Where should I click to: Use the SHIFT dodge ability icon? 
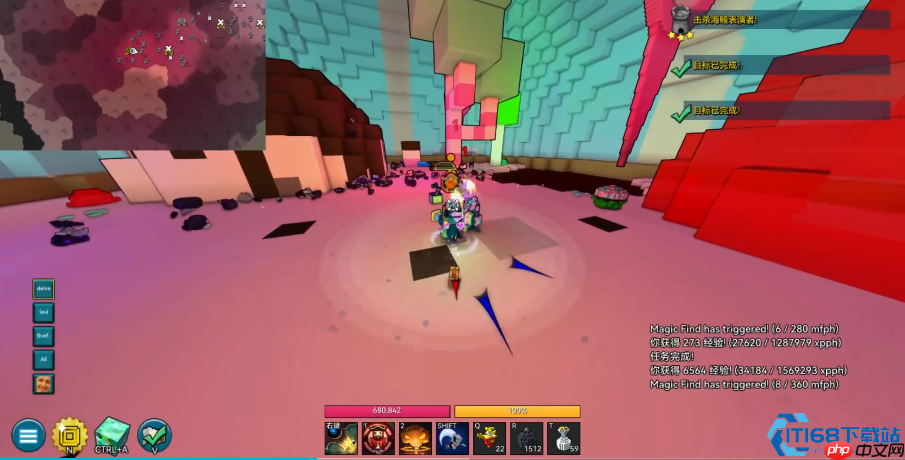[452, 438]
